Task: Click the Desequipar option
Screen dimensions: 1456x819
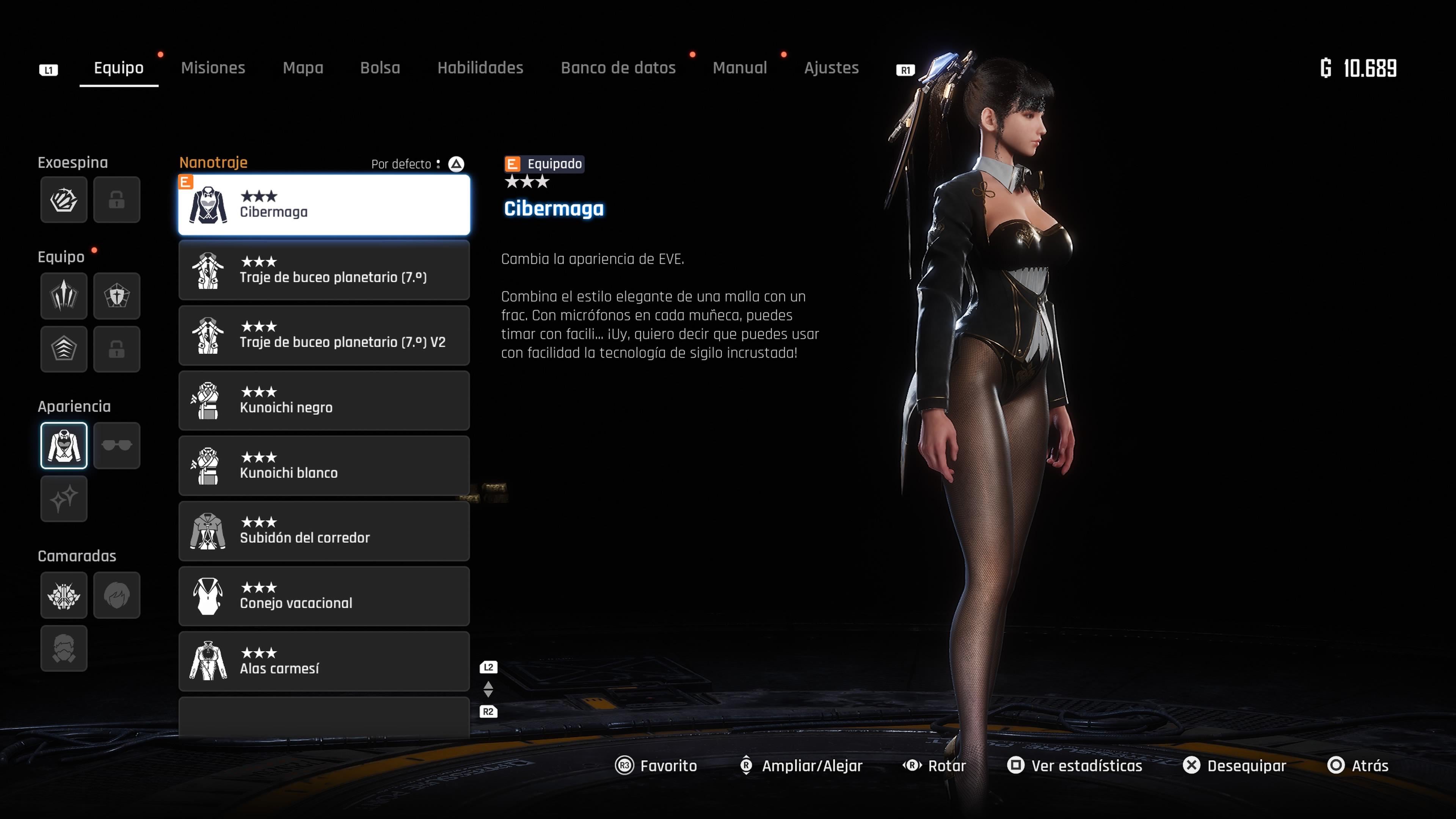Action: pyautogui.click(x=1235, y=765)
